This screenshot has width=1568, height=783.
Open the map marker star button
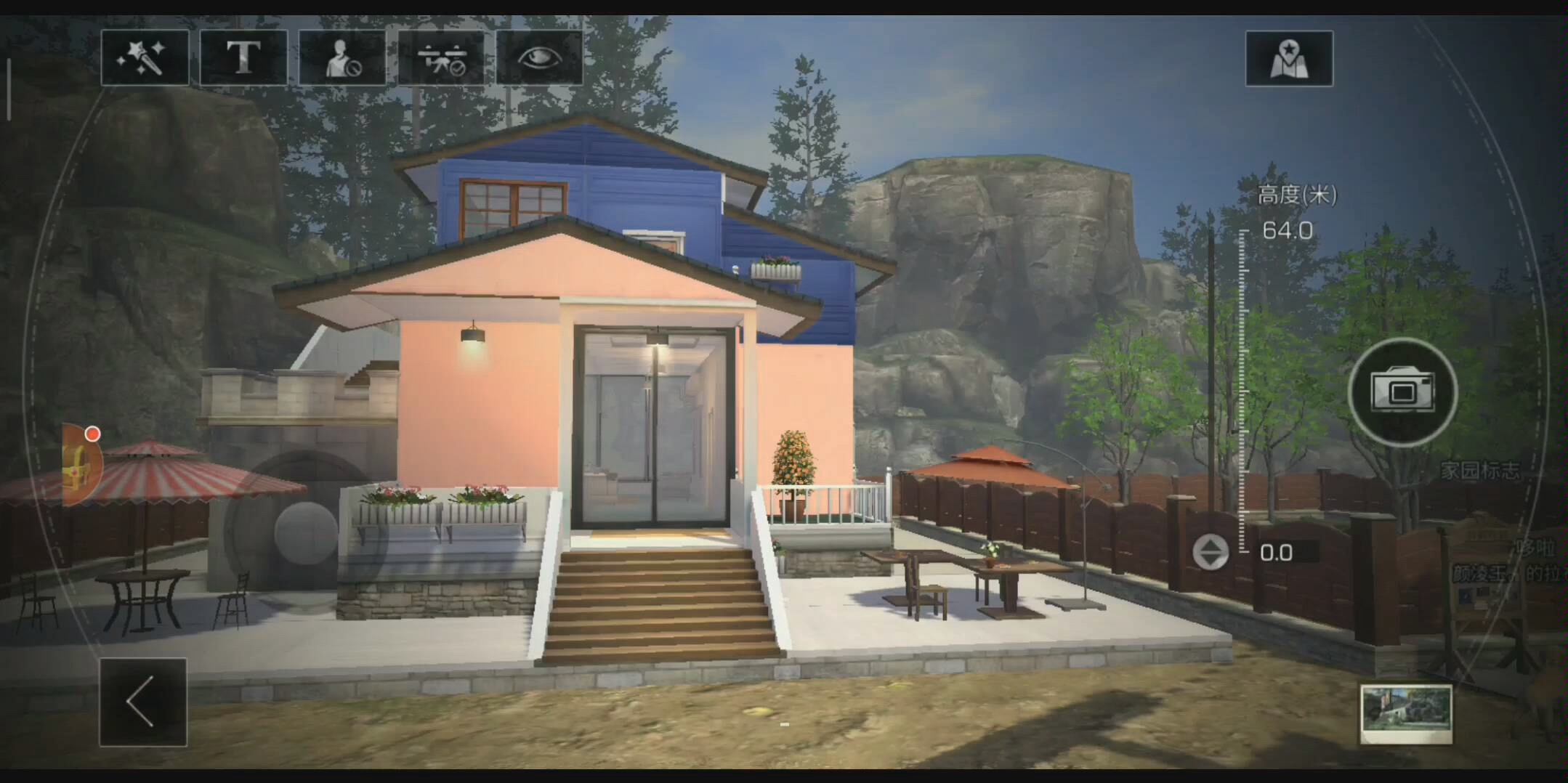[x=1289, y=59]
